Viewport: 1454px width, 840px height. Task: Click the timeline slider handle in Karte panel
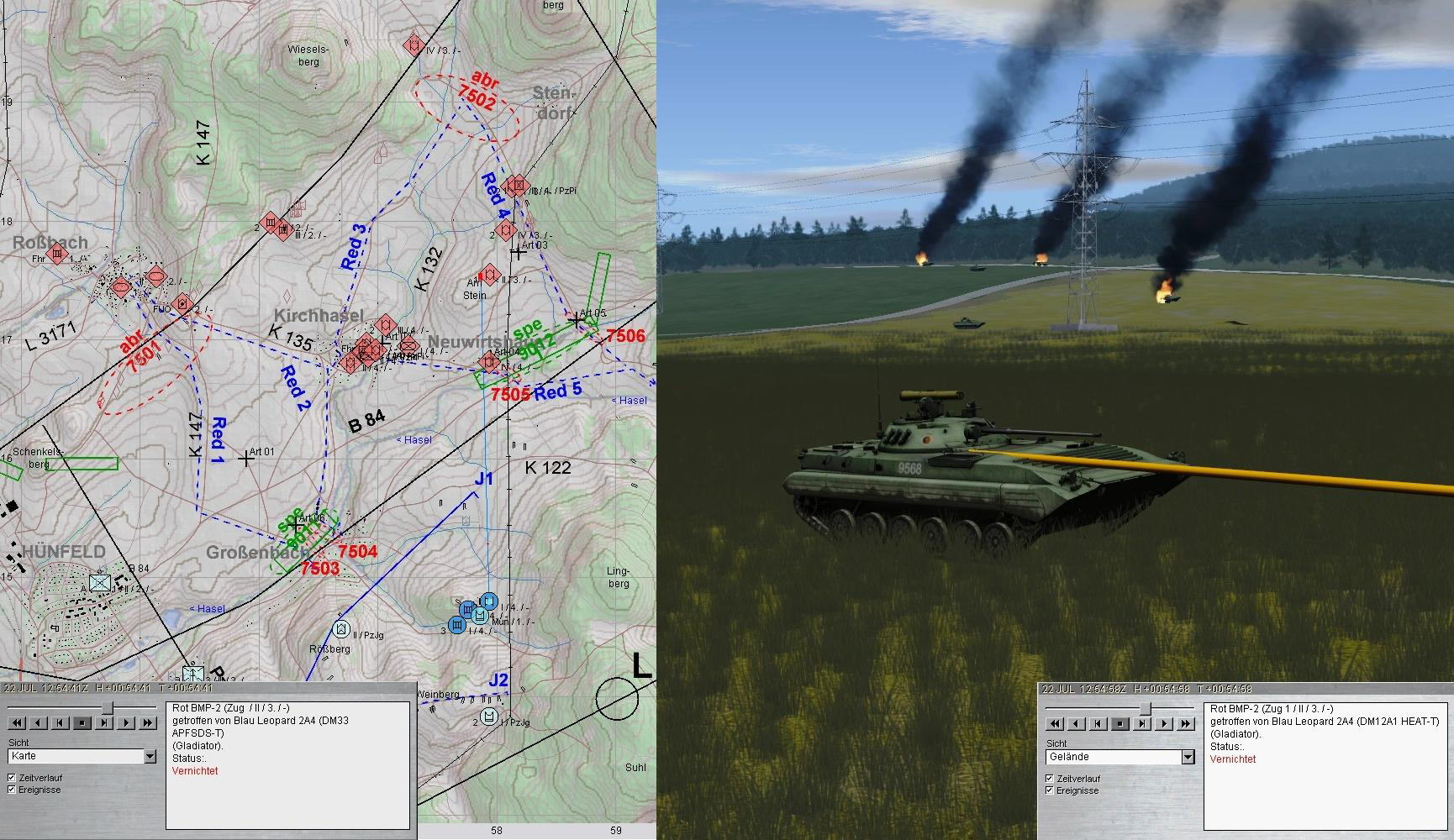point(108,708)
